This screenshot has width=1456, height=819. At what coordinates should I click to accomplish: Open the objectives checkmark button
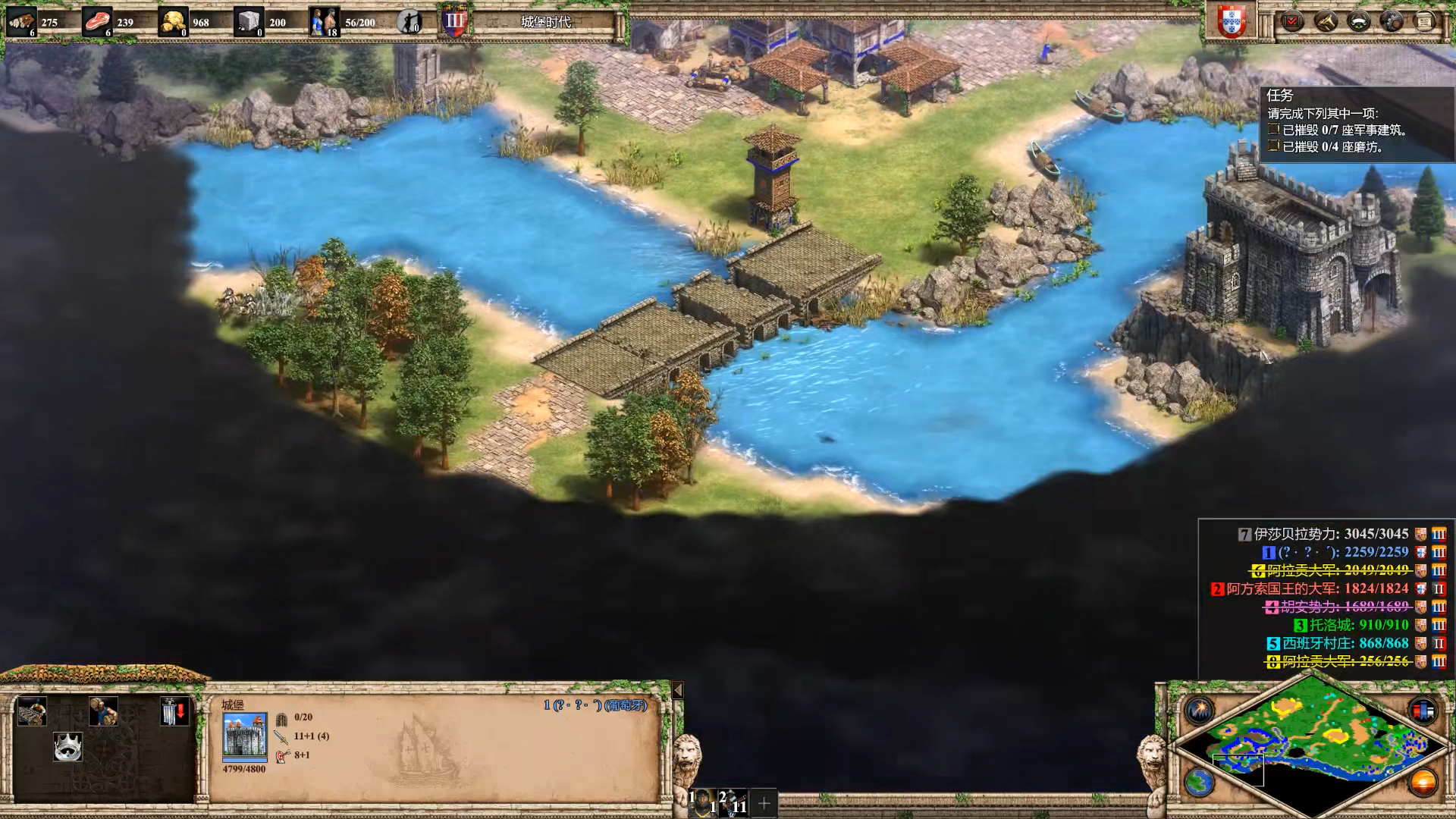[1292, 21]
